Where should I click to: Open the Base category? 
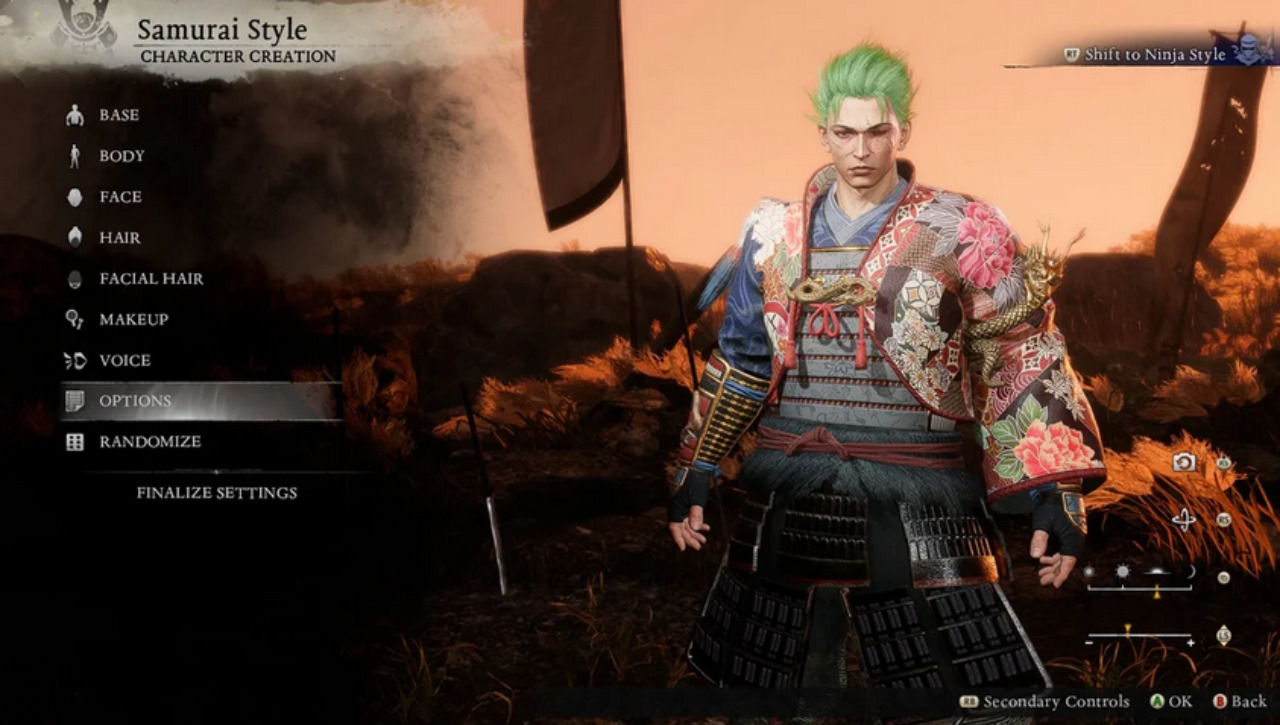tap(118, 115)
